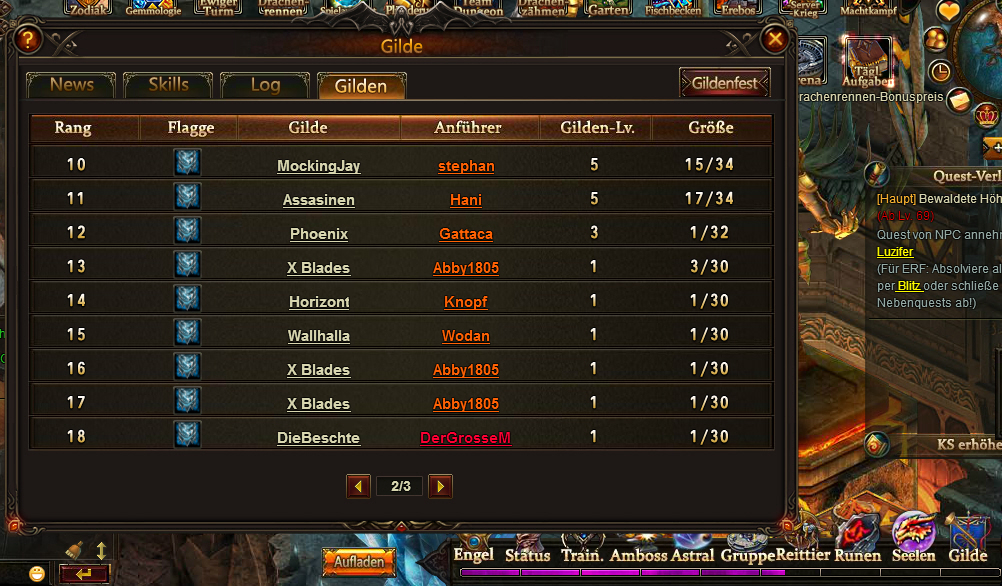The width and height of the screenshot is (1002, 586).
Task: Open the Log tab
Action: tap(265, 85)
